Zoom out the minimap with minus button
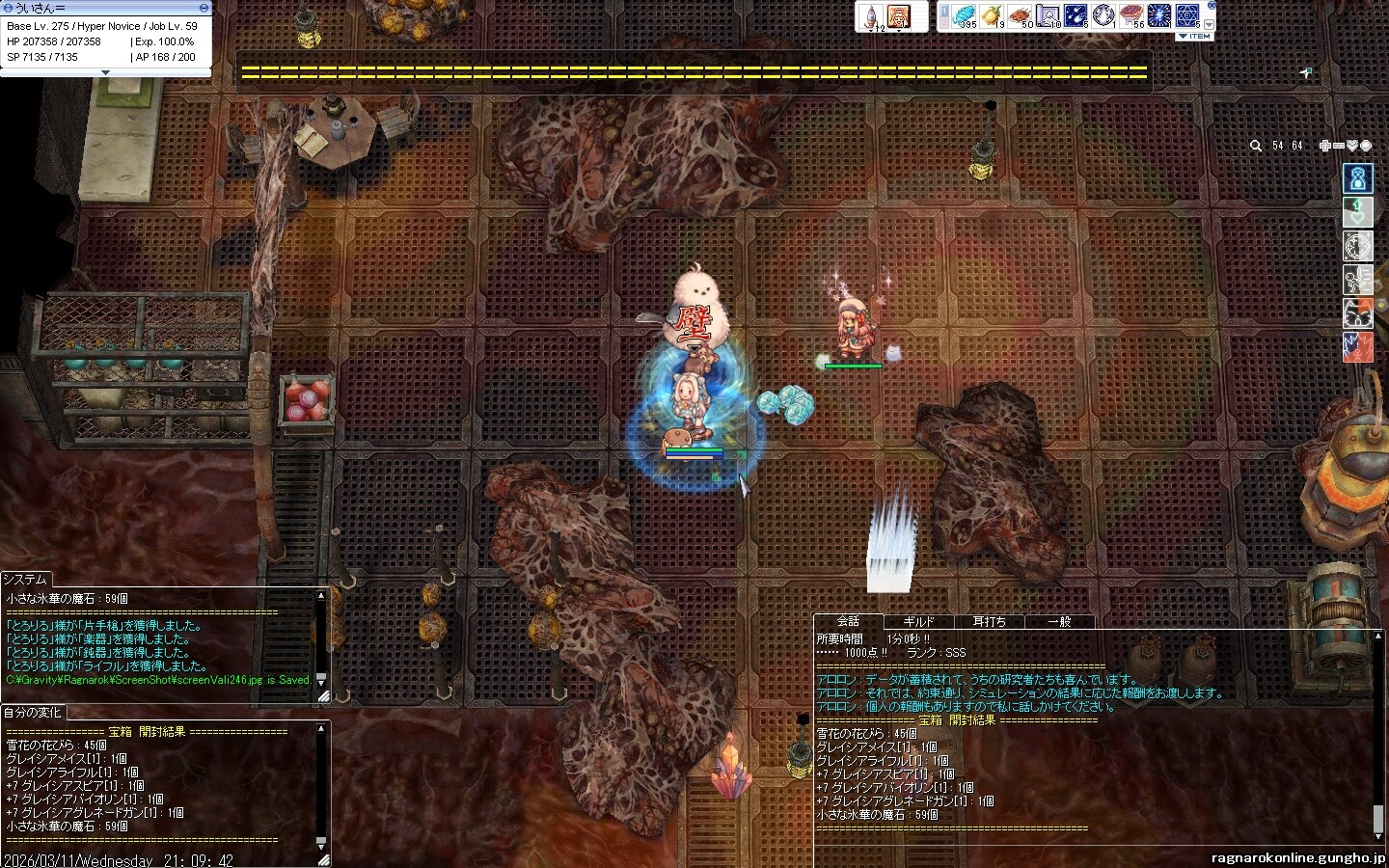Image resolution: width=1389 pixels, height=868 pixels. coord(1339,146)
